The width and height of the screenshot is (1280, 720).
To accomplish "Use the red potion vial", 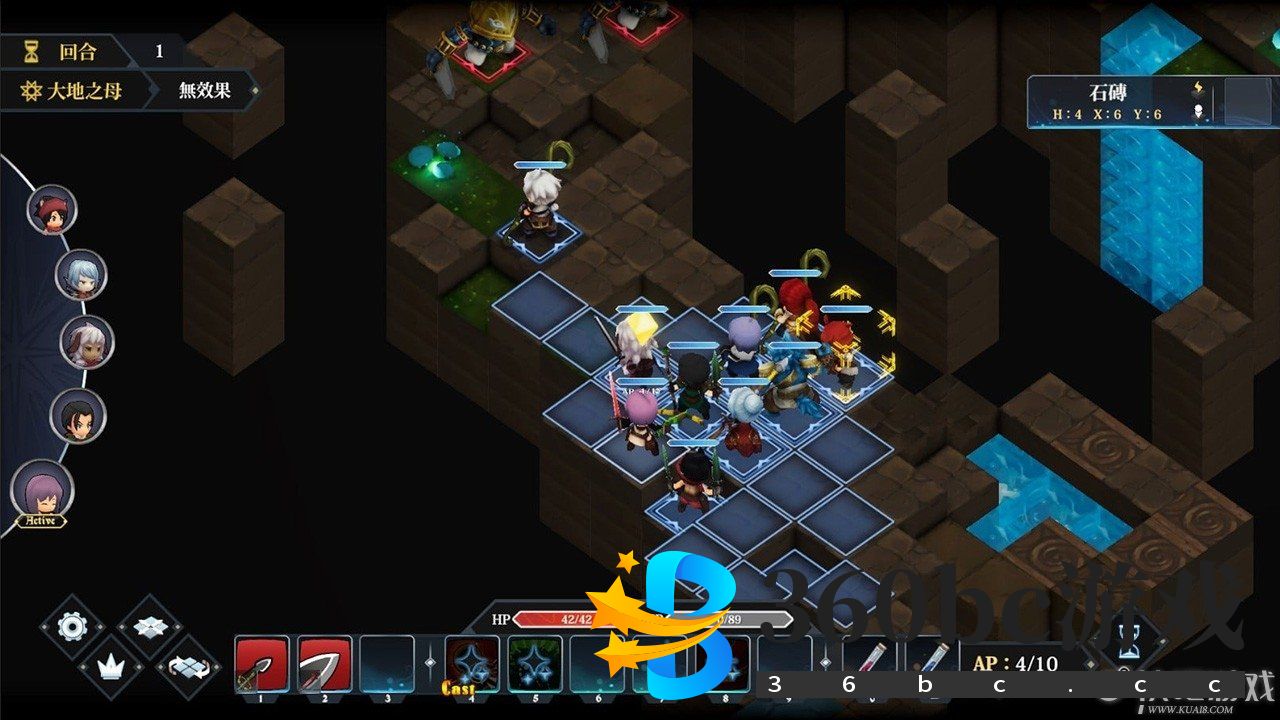I will click(x=868, y=660).
